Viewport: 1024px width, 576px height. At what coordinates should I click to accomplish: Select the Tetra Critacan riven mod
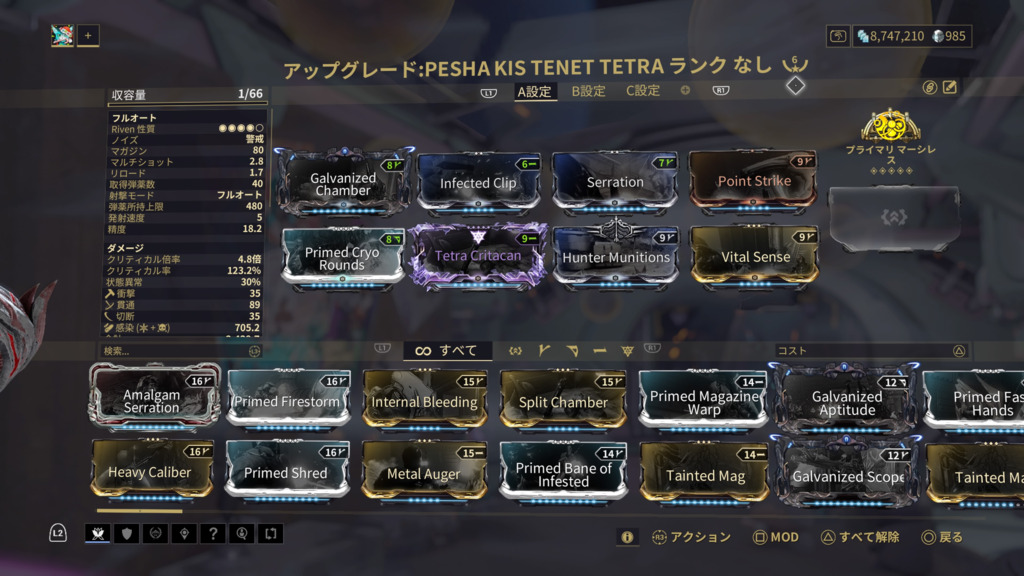point(478,257)
